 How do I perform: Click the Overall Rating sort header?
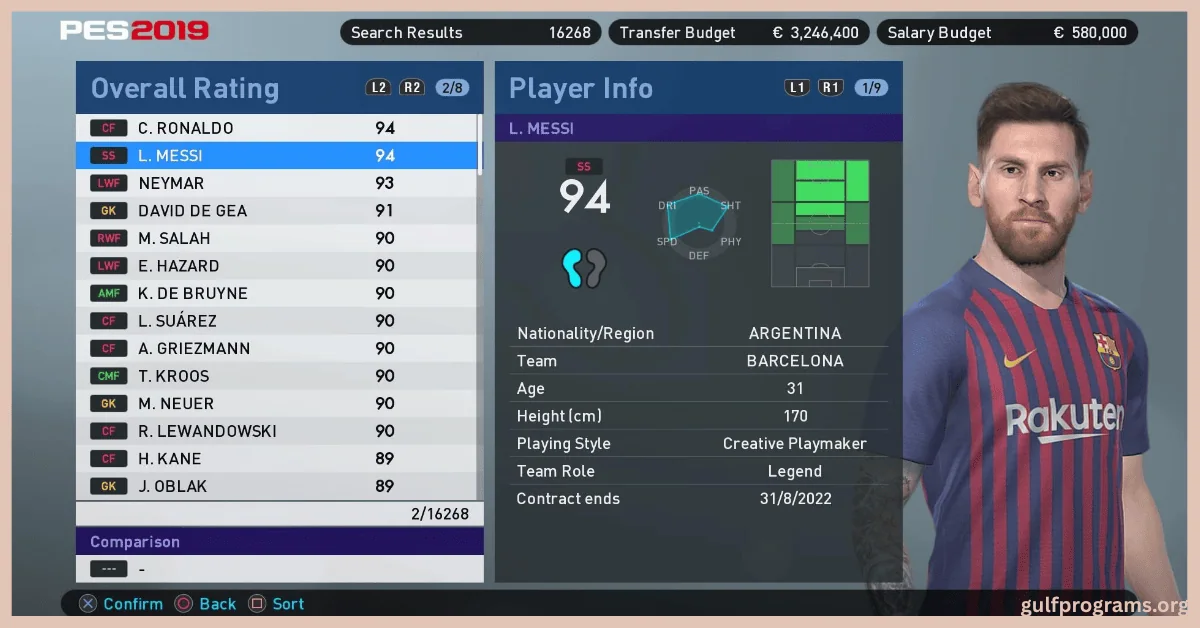(x=185, y=88)
